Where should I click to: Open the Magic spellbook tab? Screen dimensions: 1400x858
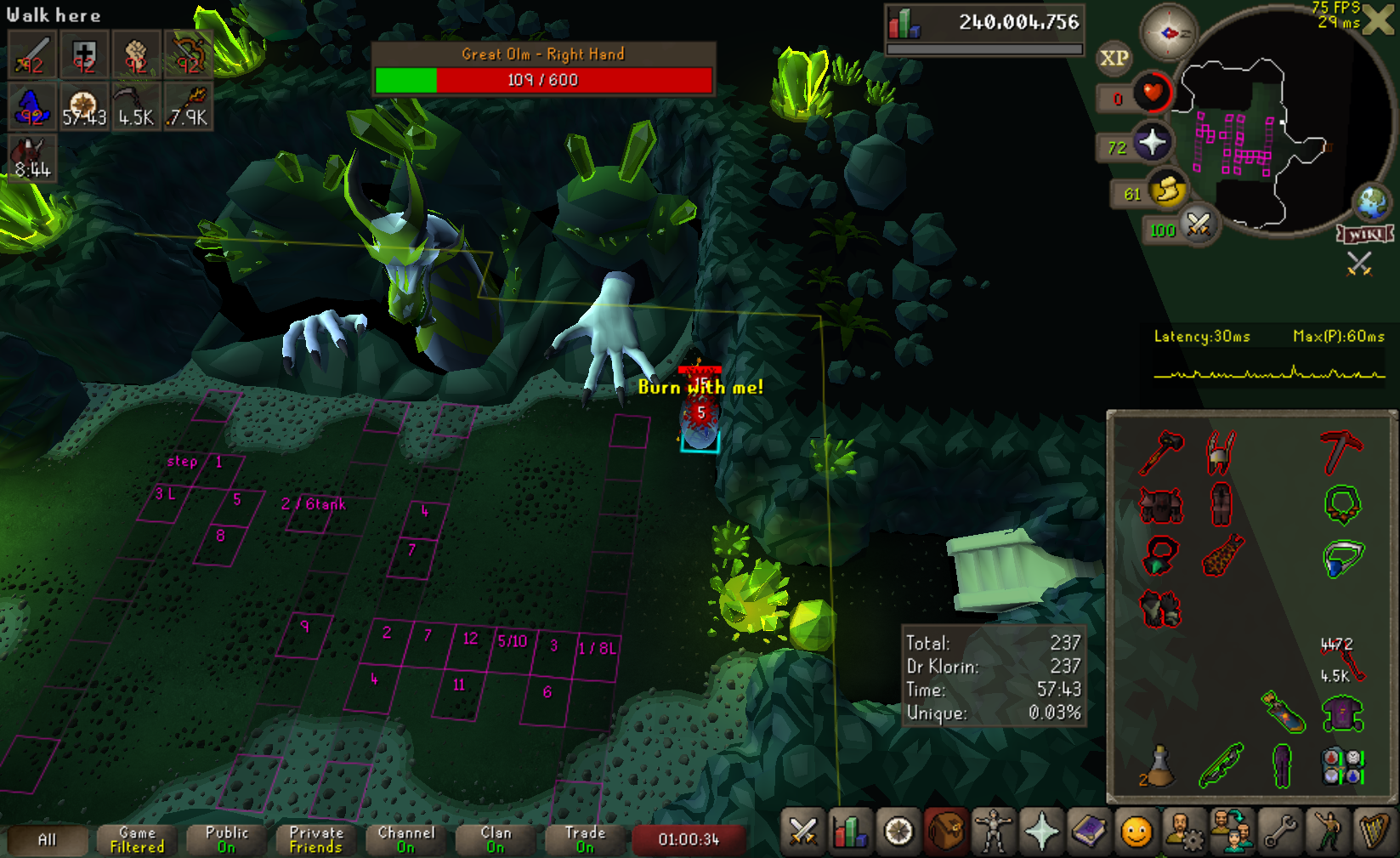pyautogui.click(x=1089, y=832)
